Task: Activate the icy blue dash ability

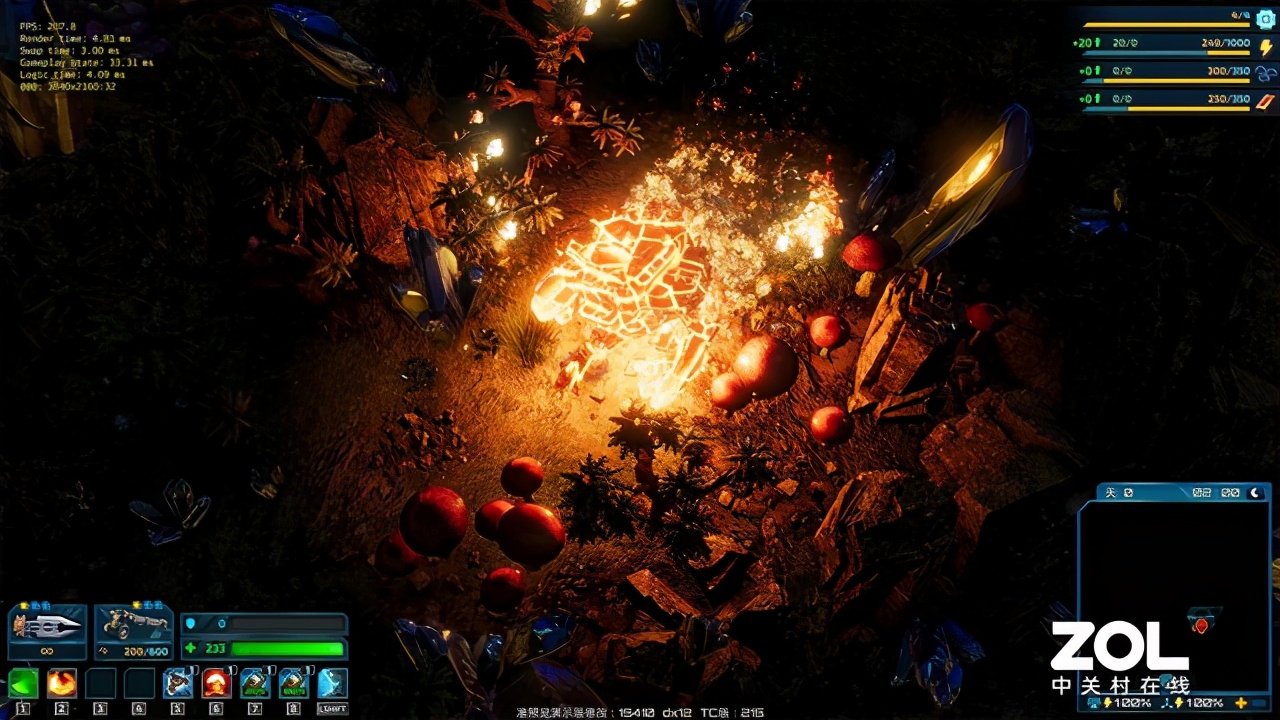Action: tap(332, 683)
